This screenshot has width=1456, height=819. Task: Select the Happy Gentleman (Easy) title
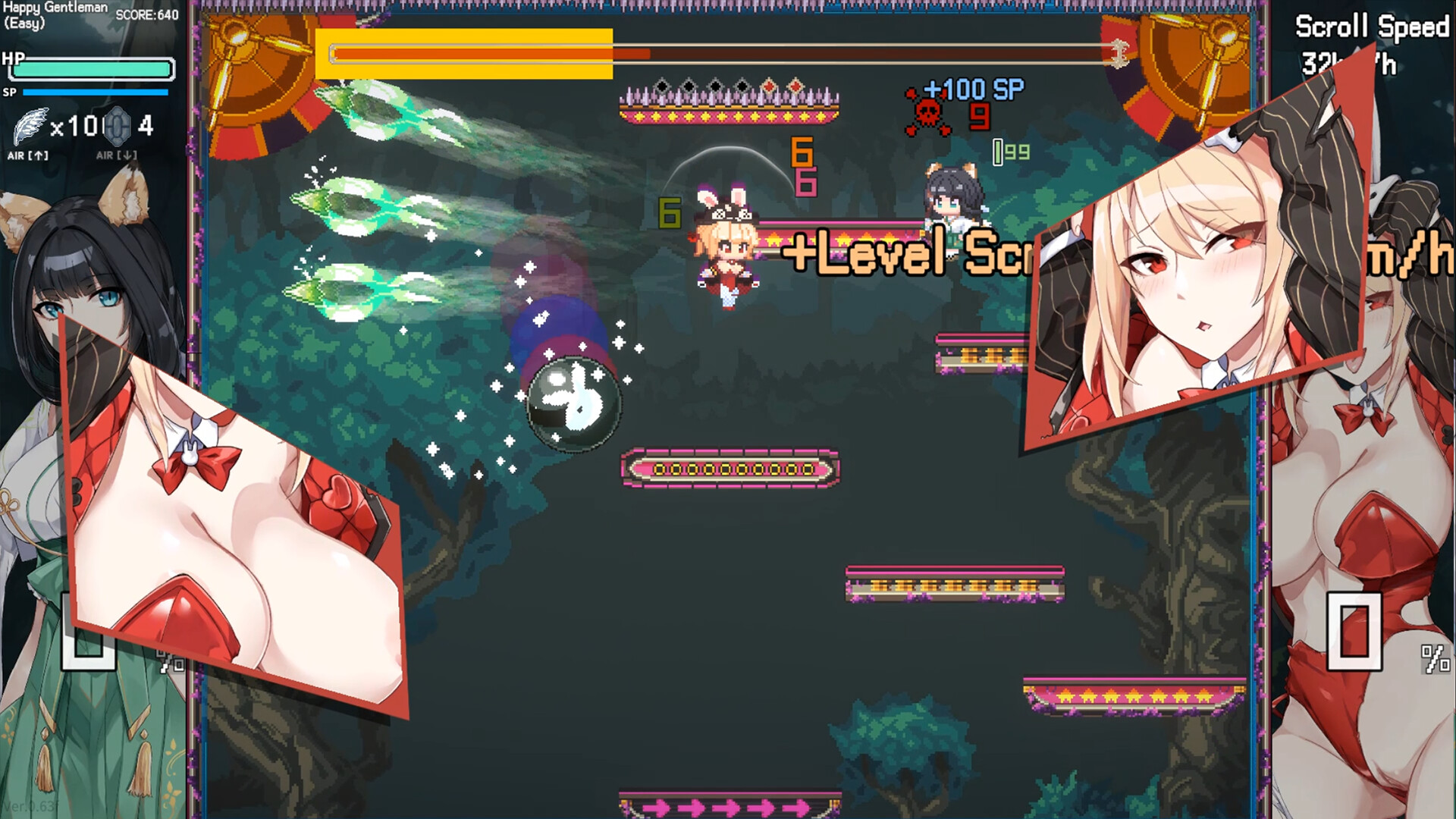tap(45, 17)
